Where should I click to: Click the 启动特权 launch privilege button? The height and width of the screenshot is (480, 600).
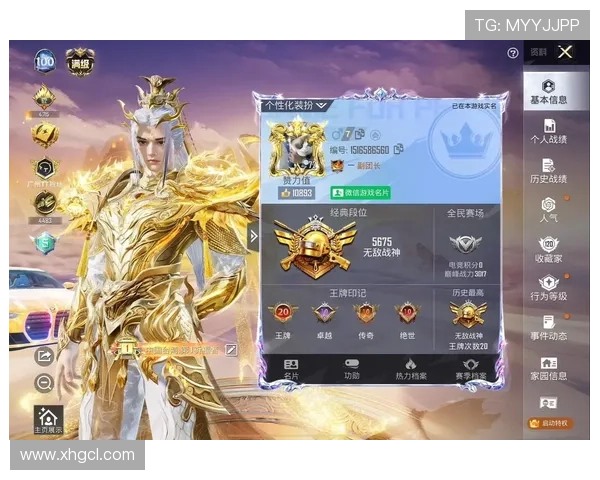550,423
